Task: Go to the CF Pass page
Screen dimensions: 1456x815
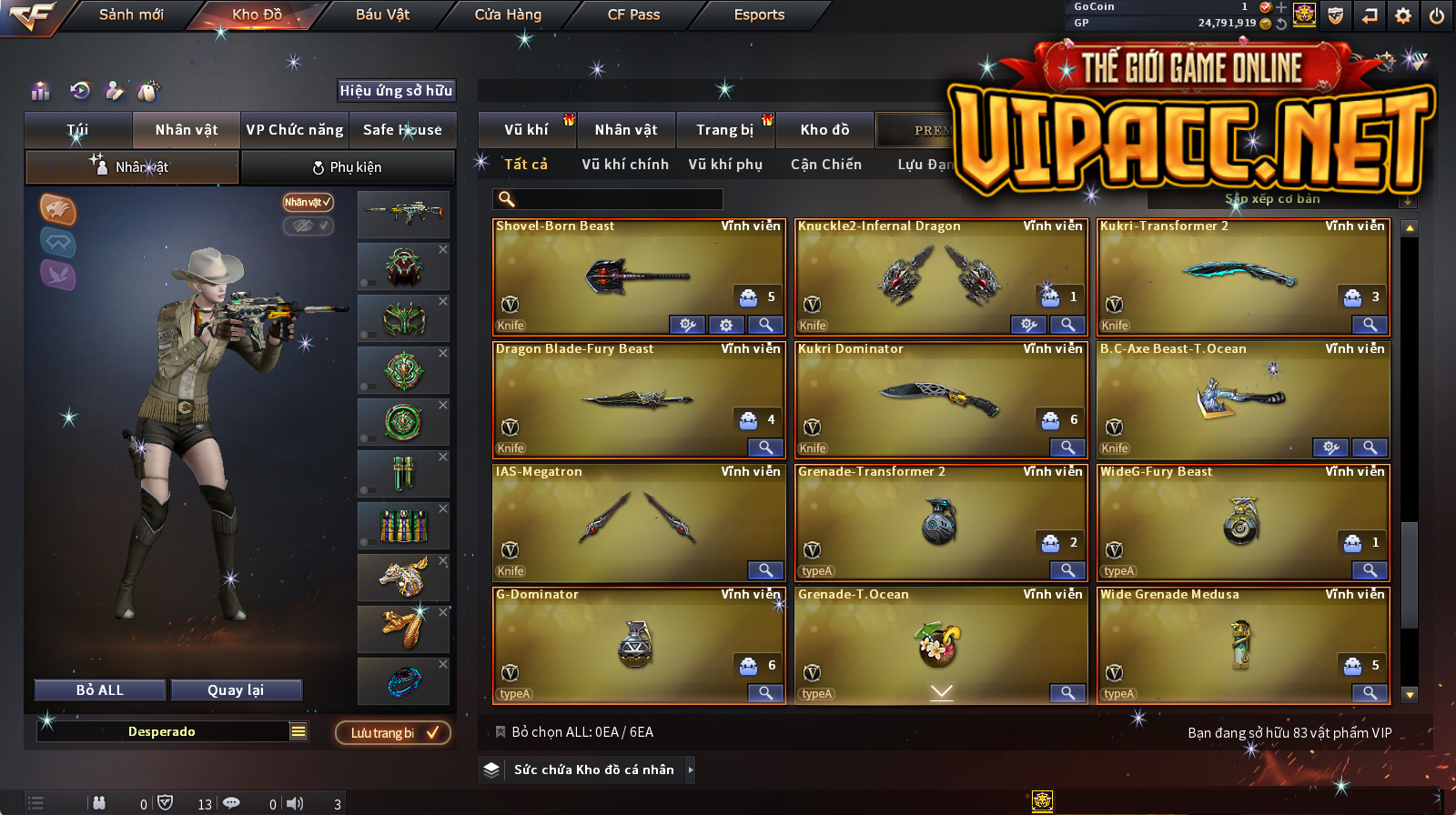Action: click(x=633, y=15)
